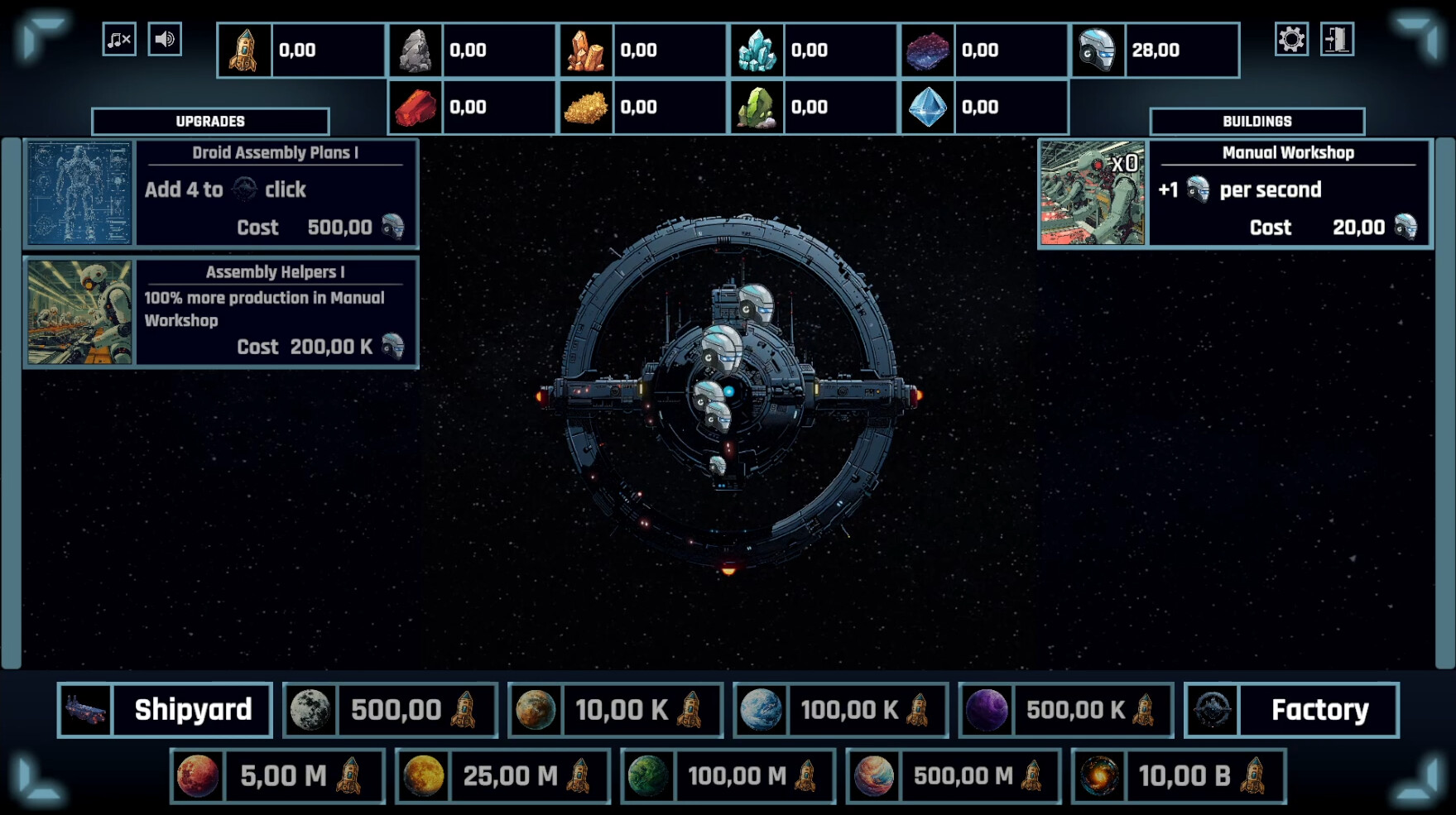Open the purple crystal resource slot
1456x815 pixels.
(929, 49)
